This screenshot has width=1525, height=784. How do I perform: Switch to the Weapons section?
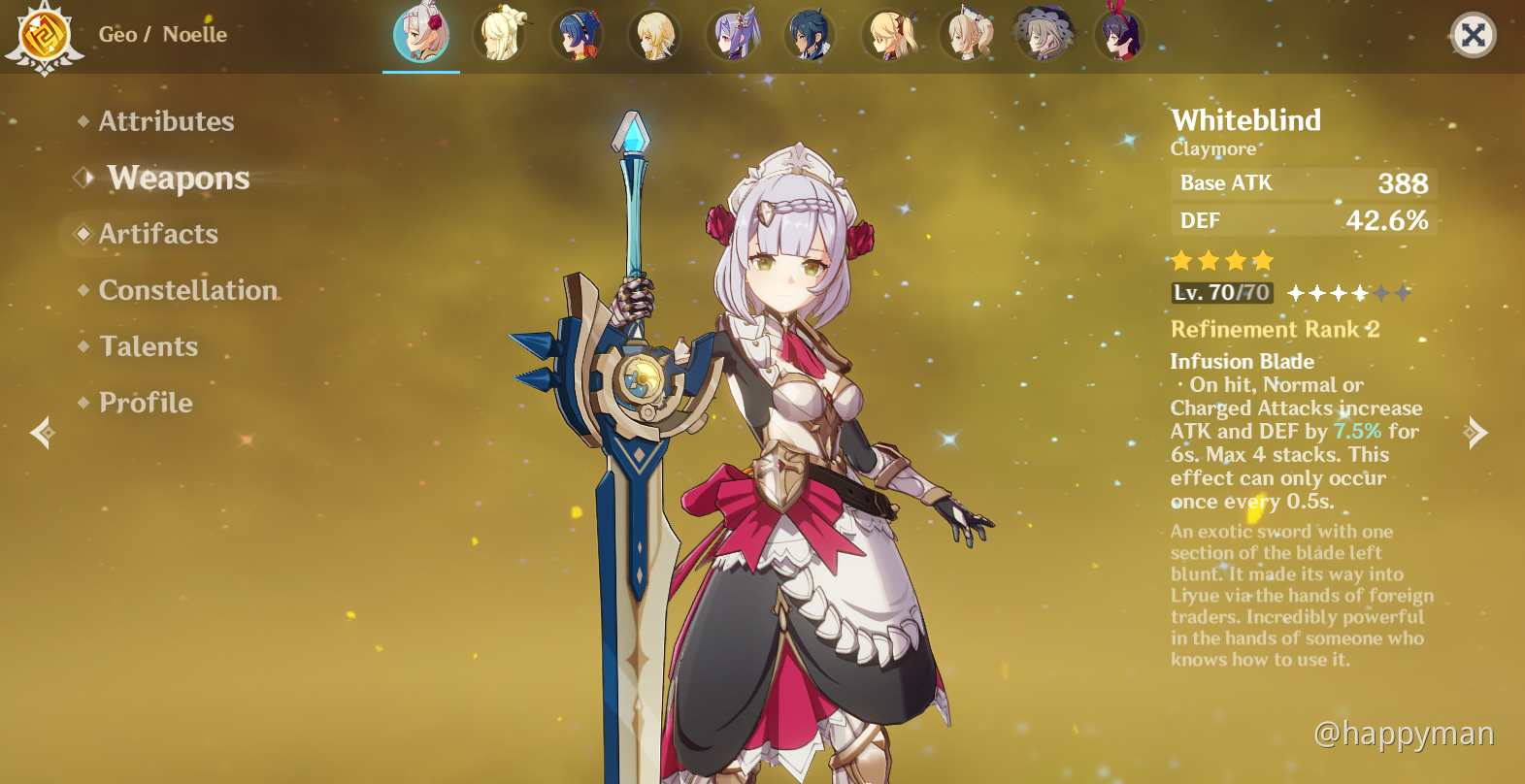(179, 178)
